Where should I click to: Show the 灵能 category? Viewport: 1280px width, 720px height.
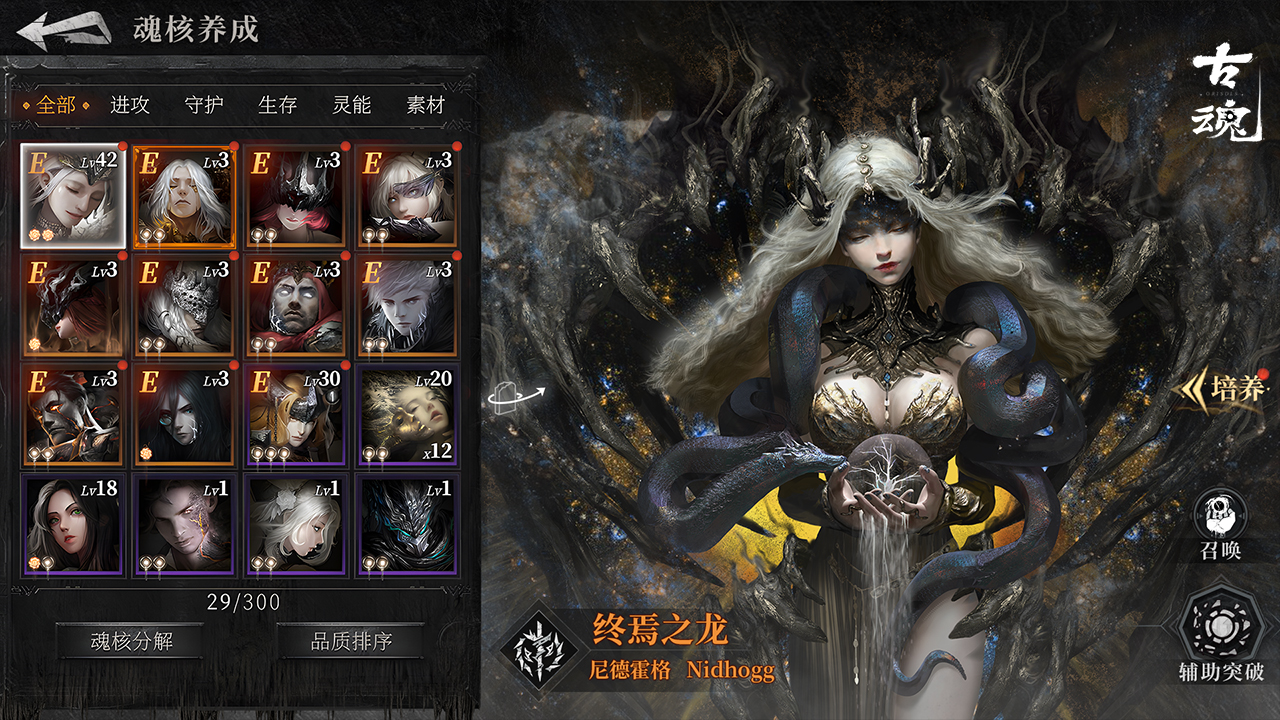coord(352,105)
